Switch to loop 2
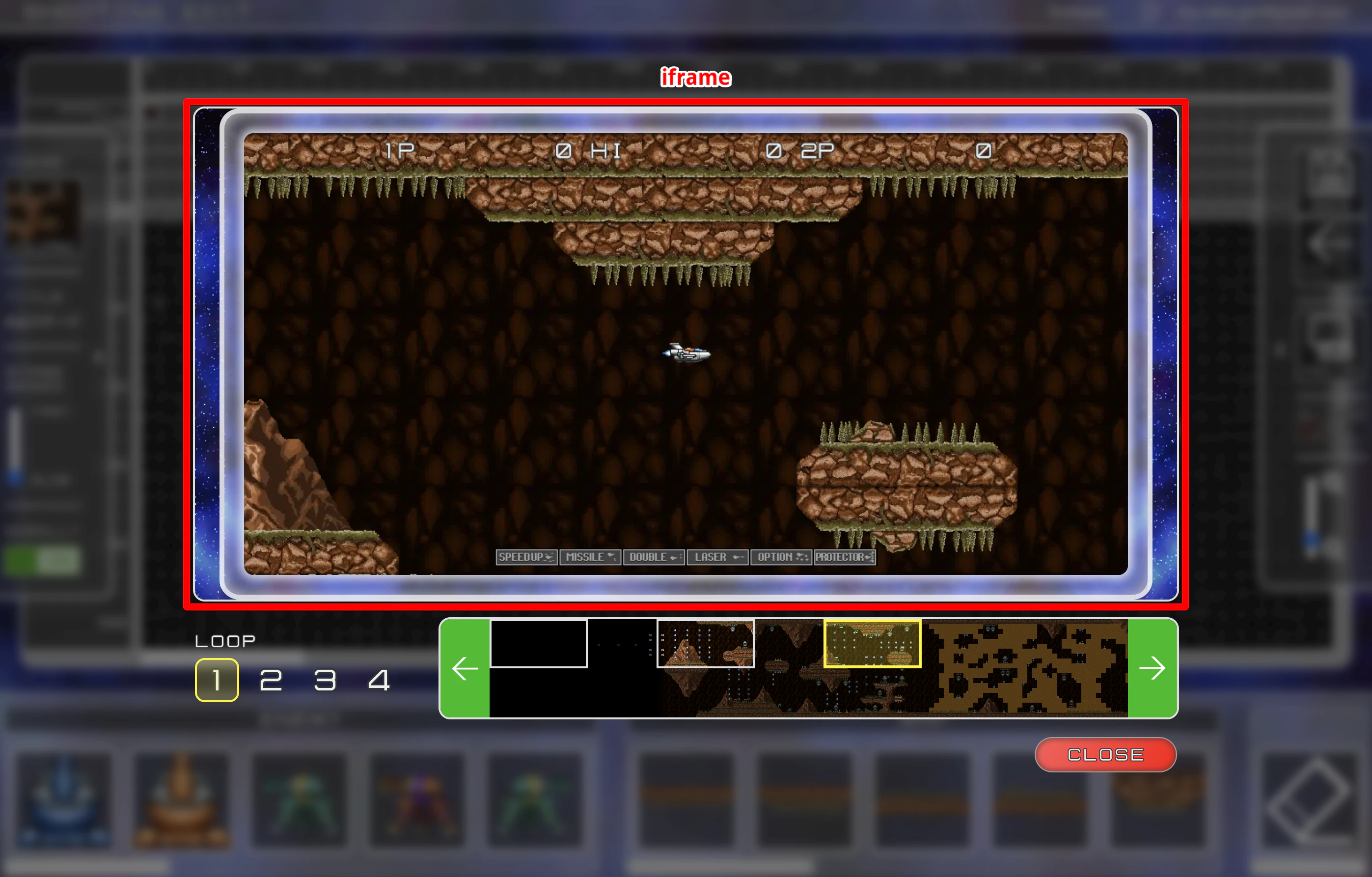This screenshot has width=1372, height=877. pos(271,680)
